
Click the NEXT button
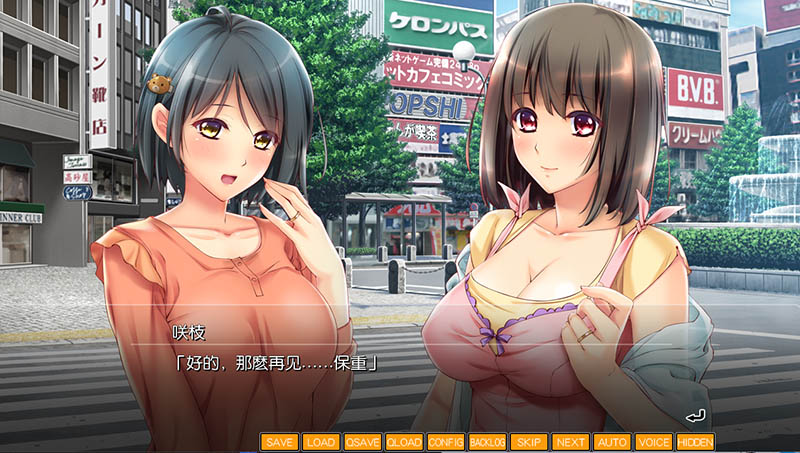coord(570,441)
